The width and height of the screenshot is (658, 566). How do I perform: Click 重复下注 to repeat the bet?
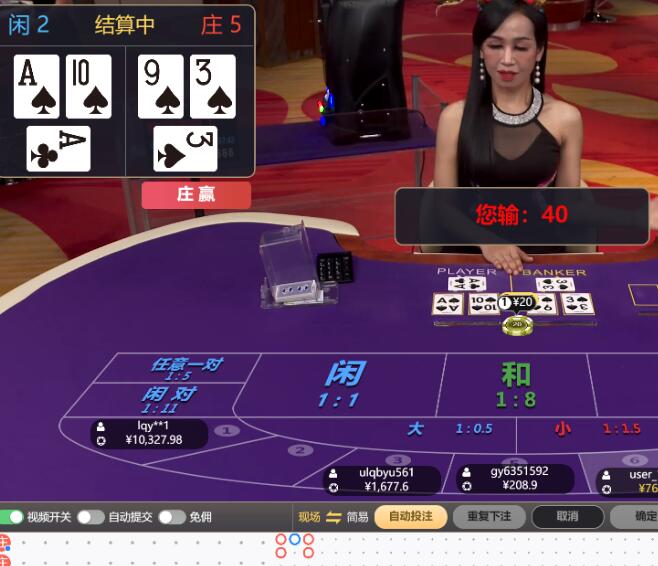point(489,517)
